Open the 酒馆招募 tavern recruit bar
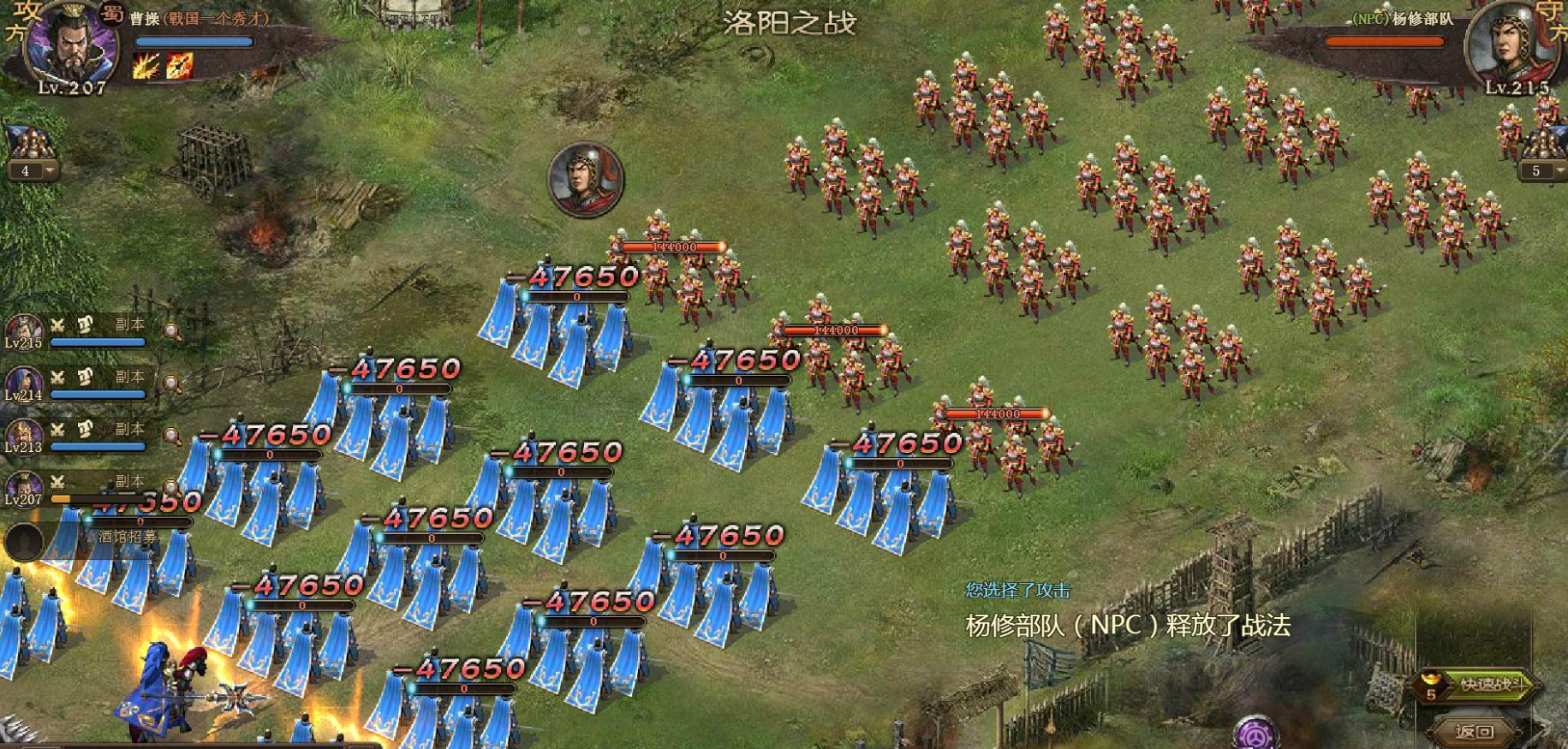Viewport: 1568px width, 749px height. [128, 535]
